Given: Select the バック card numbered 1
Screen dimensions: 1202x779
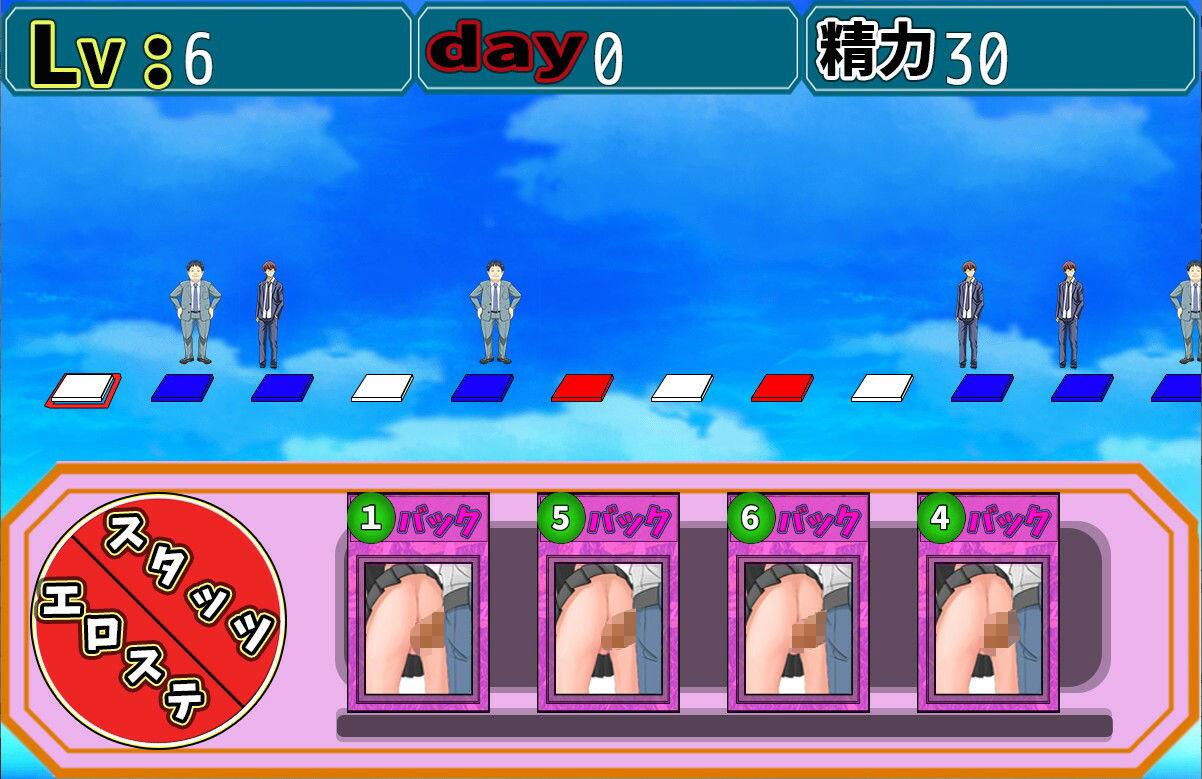Looking at the screenshot, I should click(x=418, y=602).
